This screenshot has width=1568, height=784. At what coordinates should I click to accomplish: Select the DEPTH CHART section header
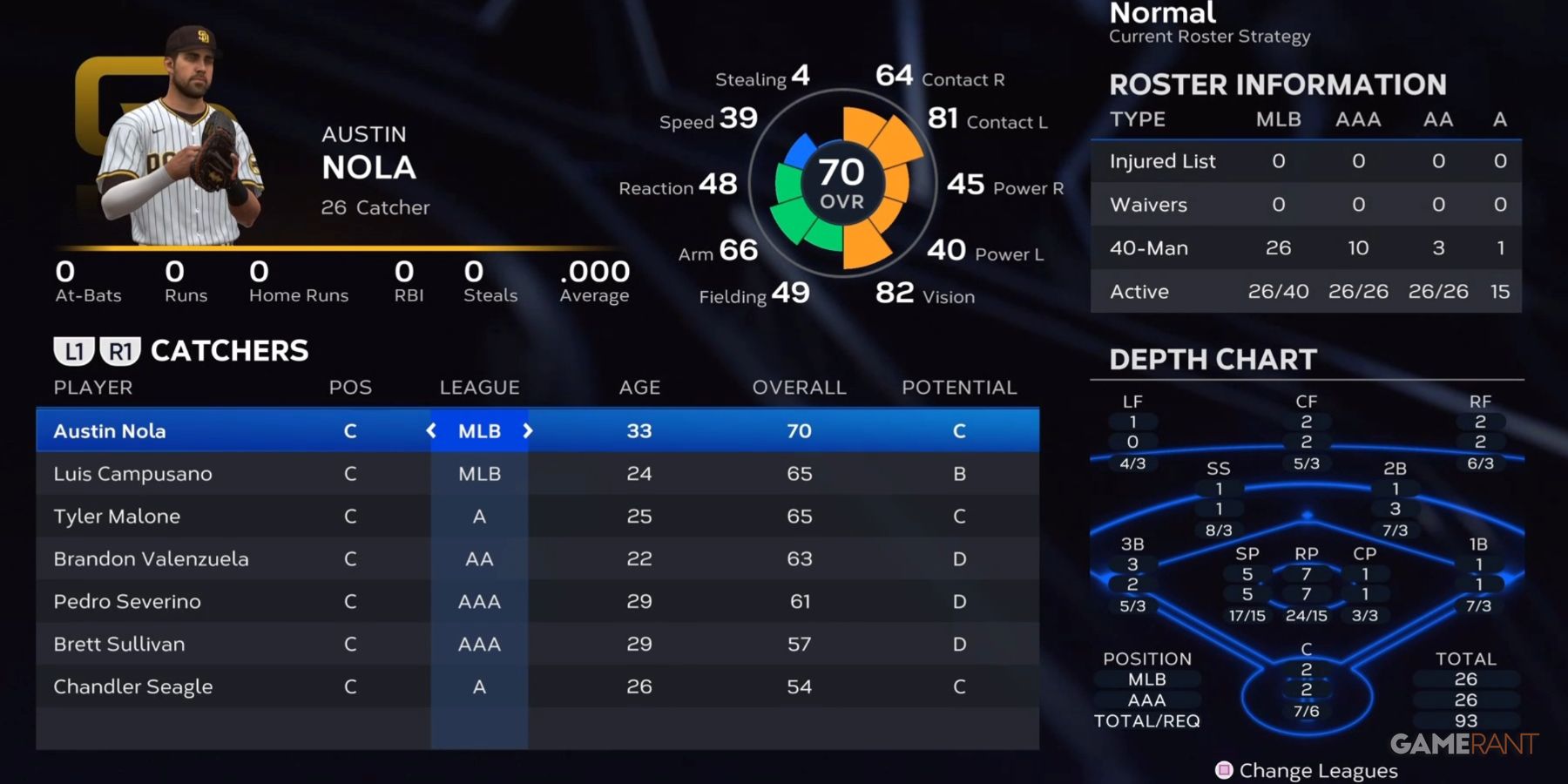(x=1211, y=359)
